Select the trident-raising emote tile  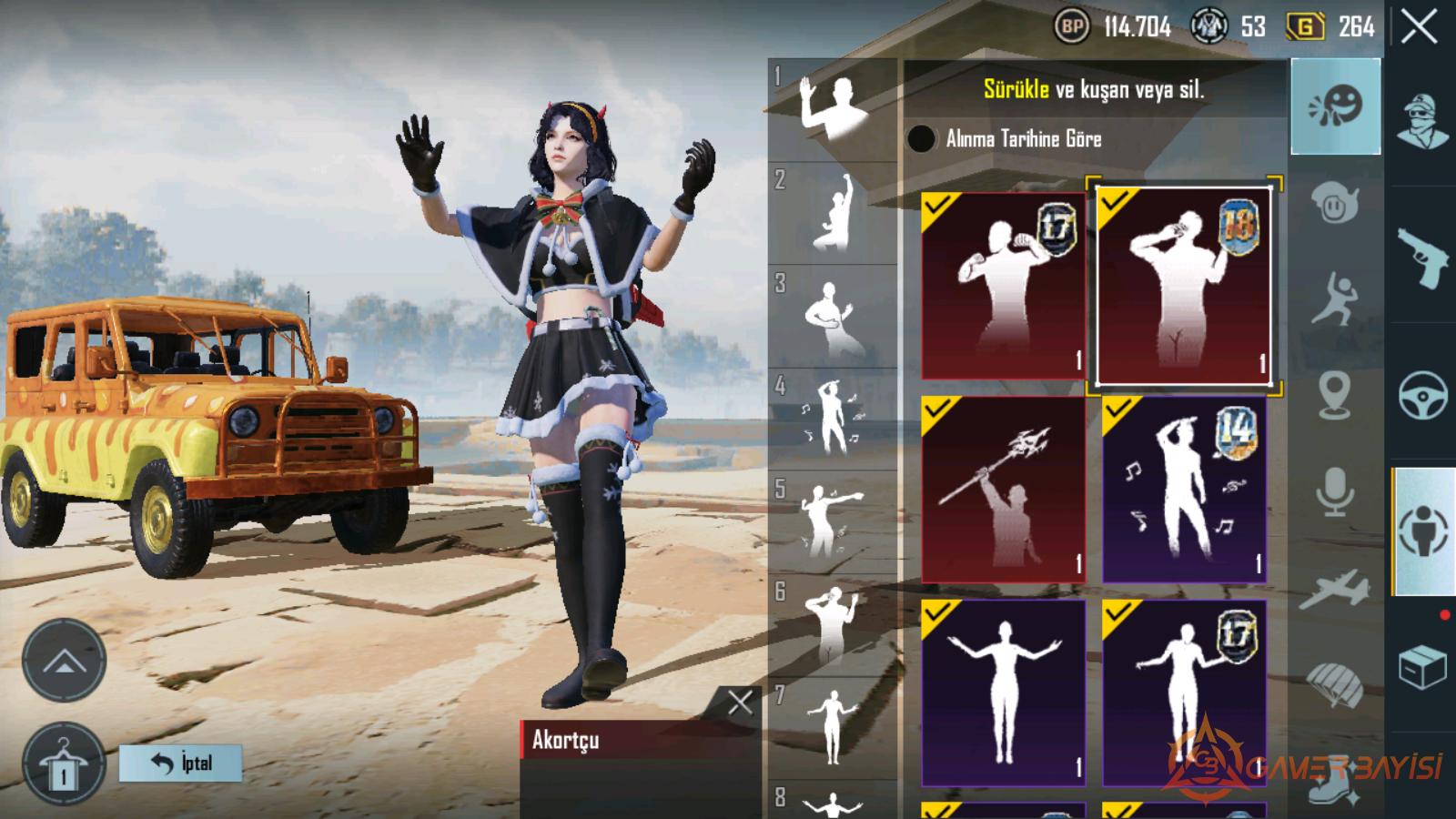click(x=1003, y=489)
